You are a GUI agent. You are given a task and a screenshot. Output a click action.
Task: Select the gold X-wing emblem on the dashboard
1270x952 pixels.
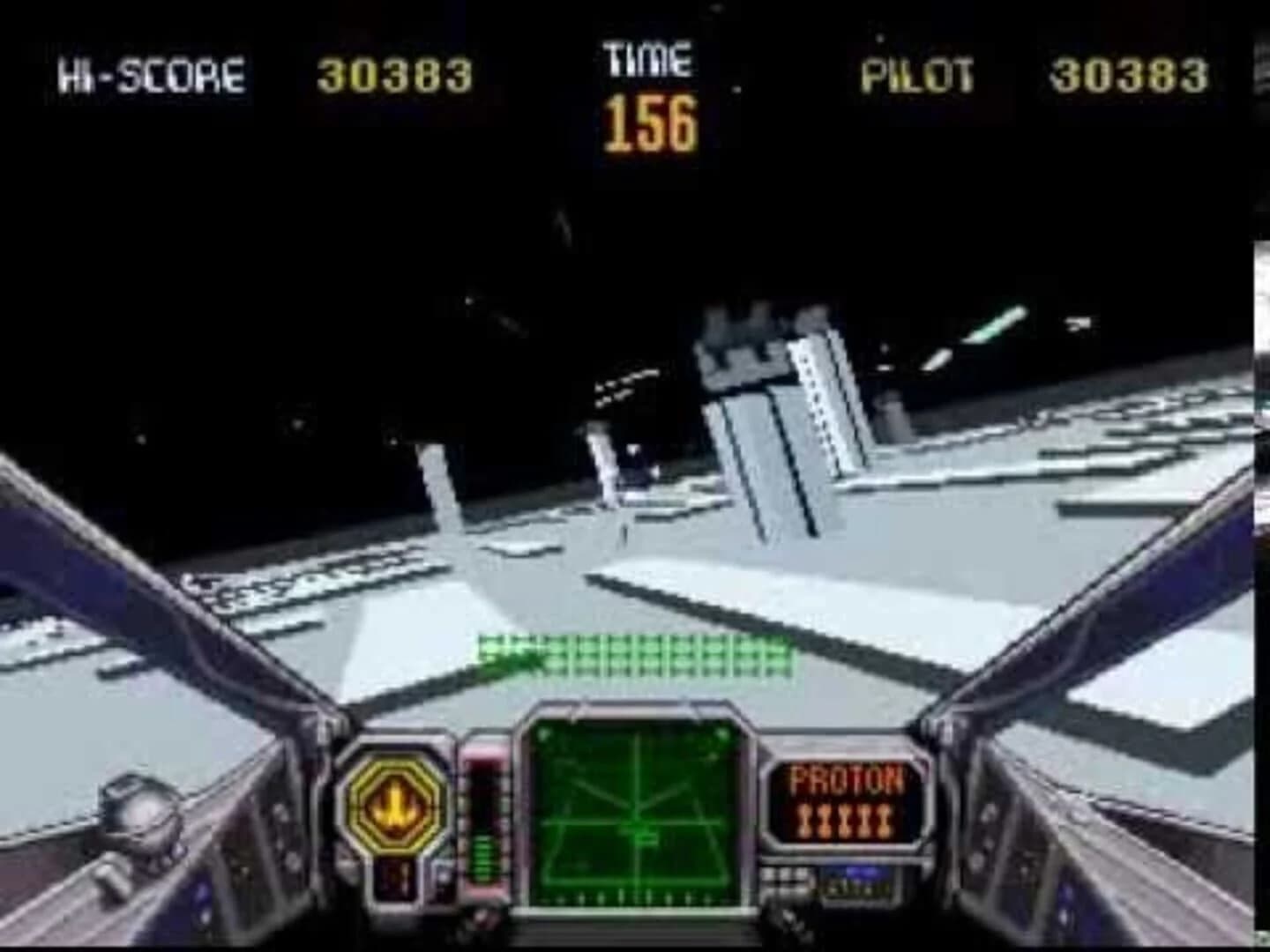(395, 804)
